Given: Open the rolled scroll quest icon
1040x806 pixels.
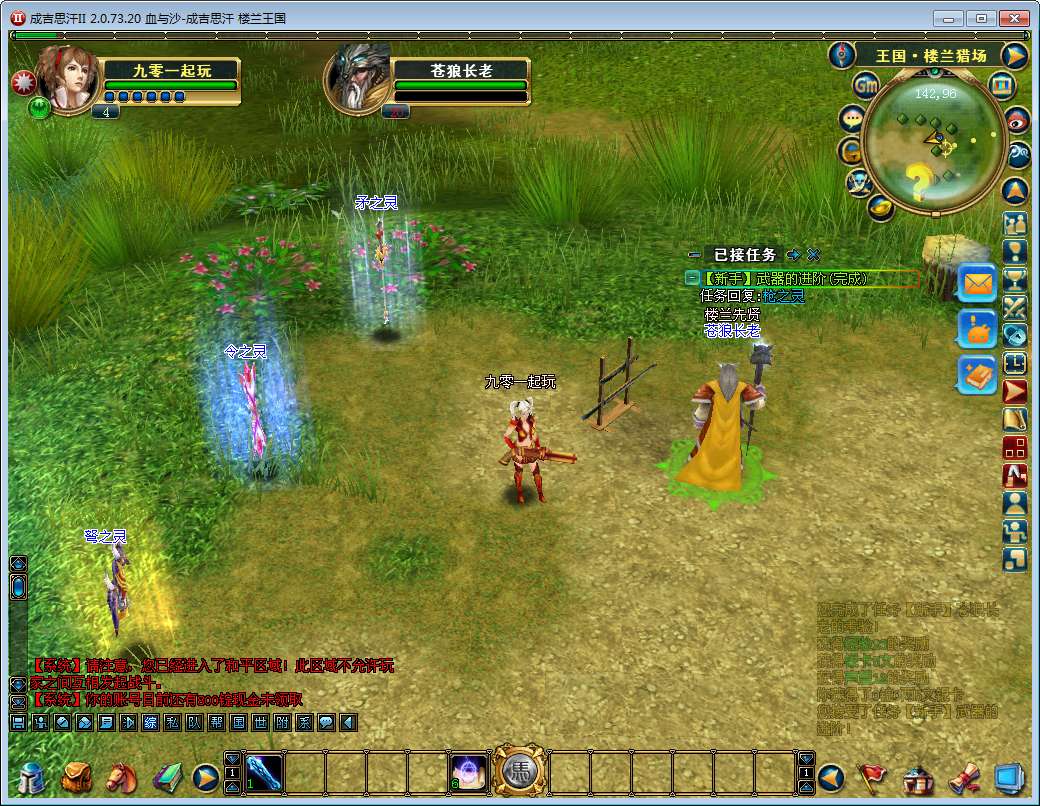Looking at the screenshot, I should 962,776.
